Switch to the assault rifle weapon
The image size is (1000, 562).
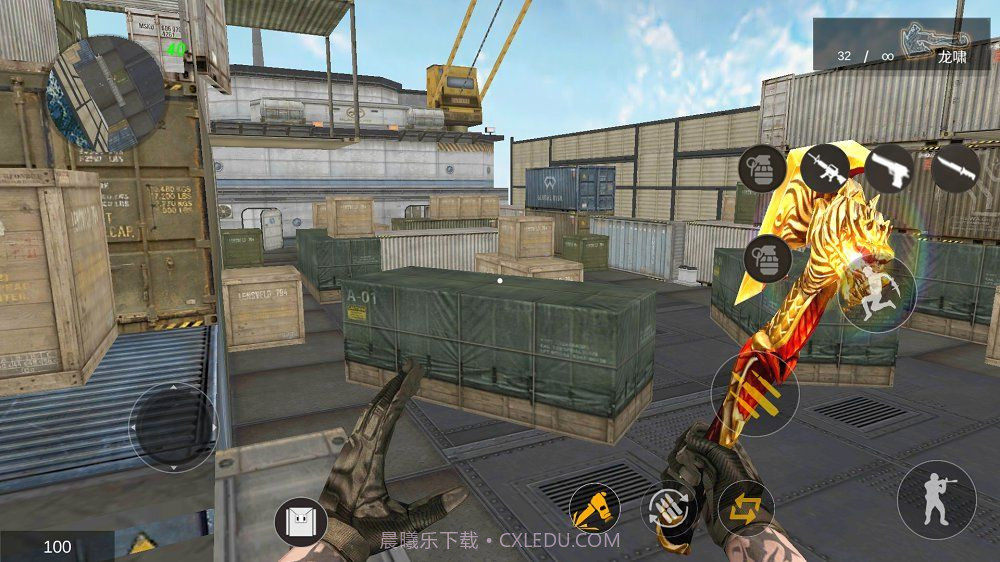pos(825,167)
